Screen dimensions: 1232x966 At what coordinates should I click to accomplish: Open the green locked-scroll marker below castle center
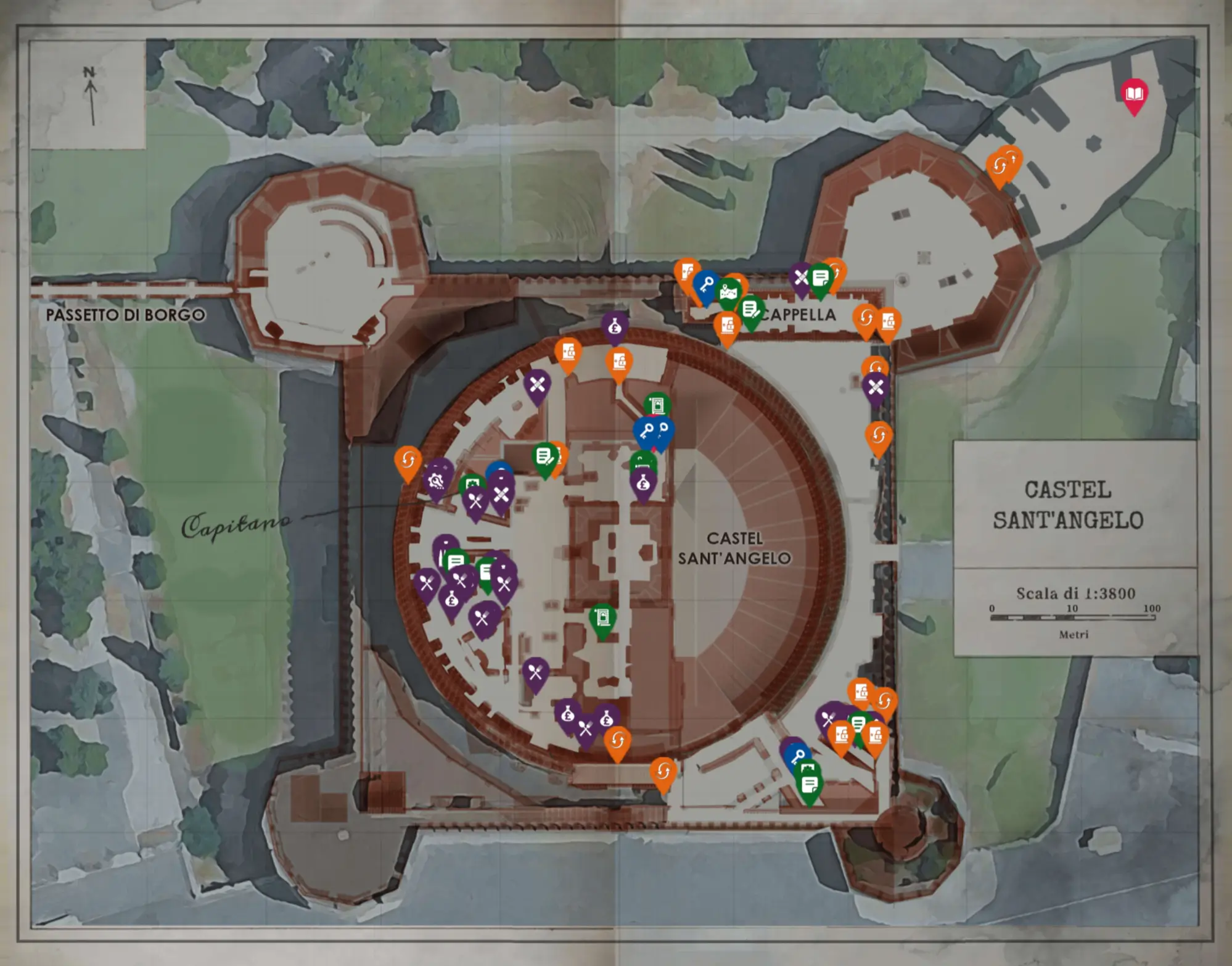pos(602,617)
